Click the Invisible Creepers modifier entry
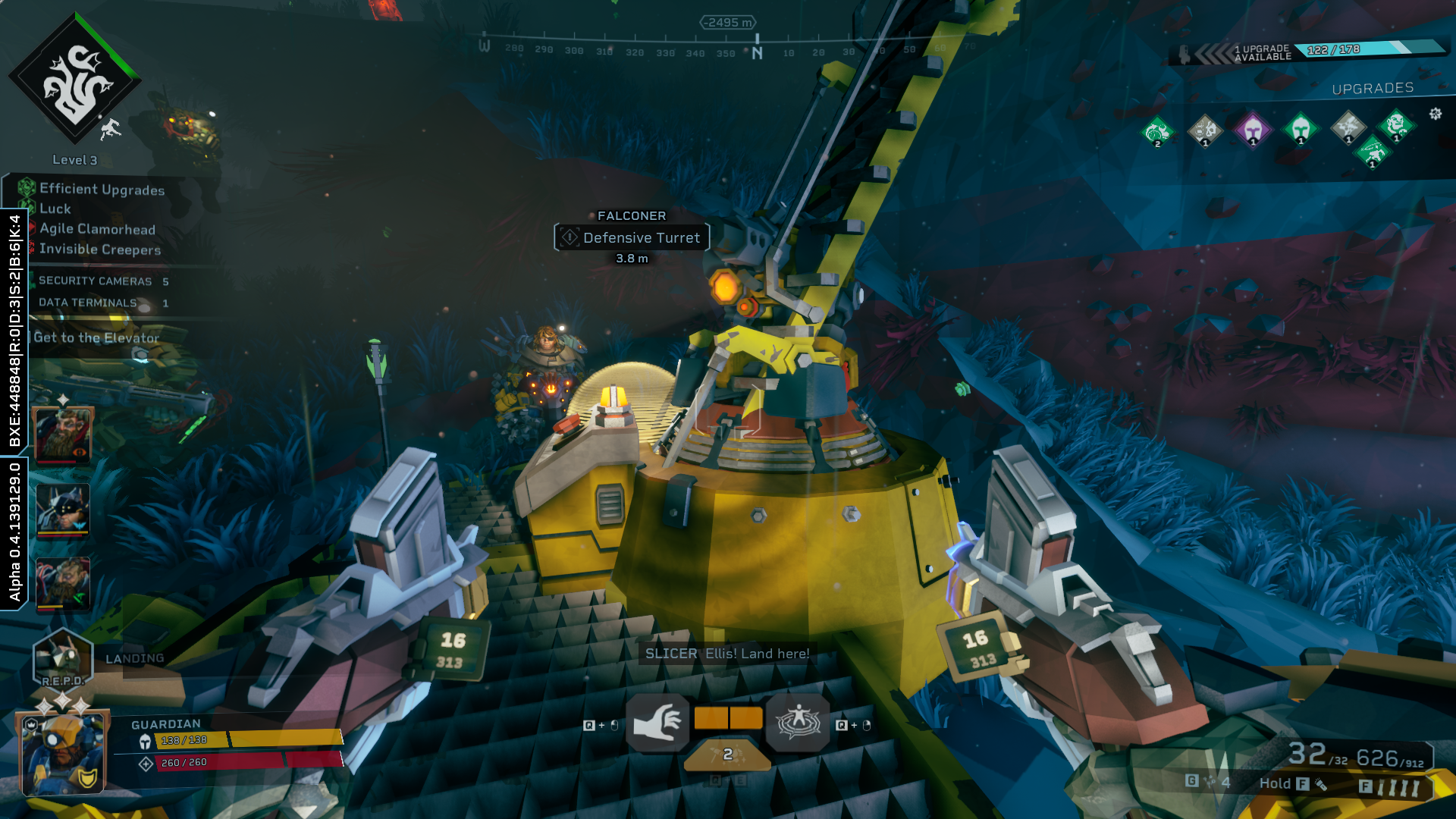The image size is (1456, 819). click(x=100, y=249)
